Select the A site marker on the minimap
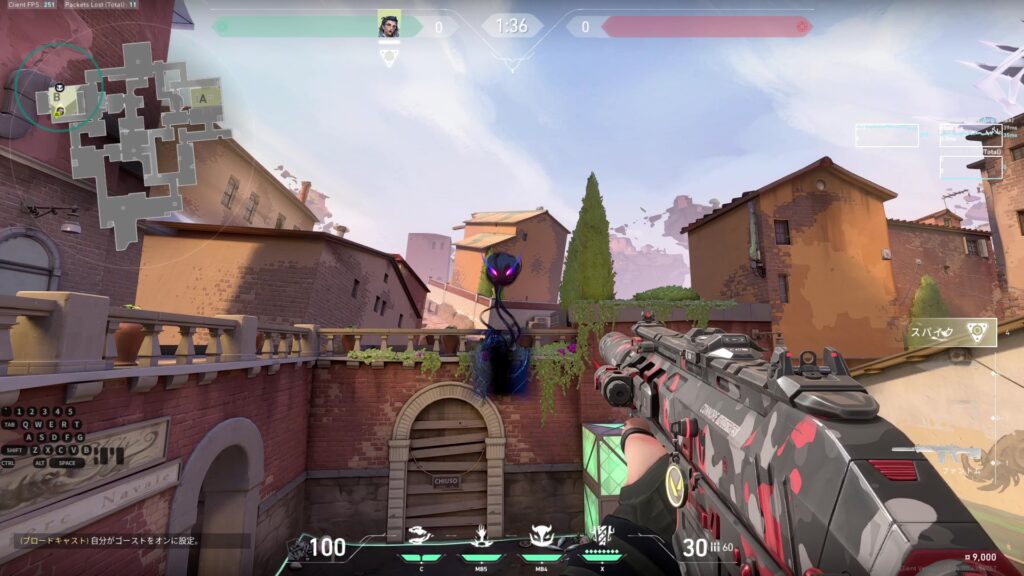 click(x=203, y=98)
